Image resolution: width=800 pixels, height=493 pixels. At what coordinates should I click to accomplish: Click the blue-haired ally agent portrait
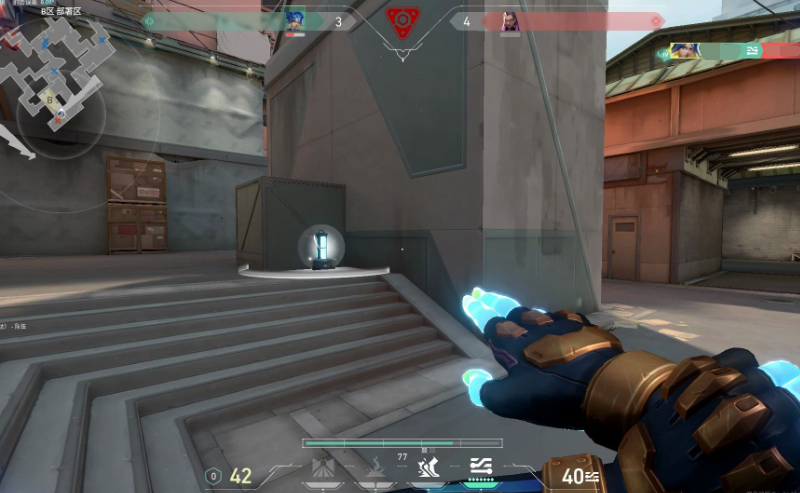[295, 21]
